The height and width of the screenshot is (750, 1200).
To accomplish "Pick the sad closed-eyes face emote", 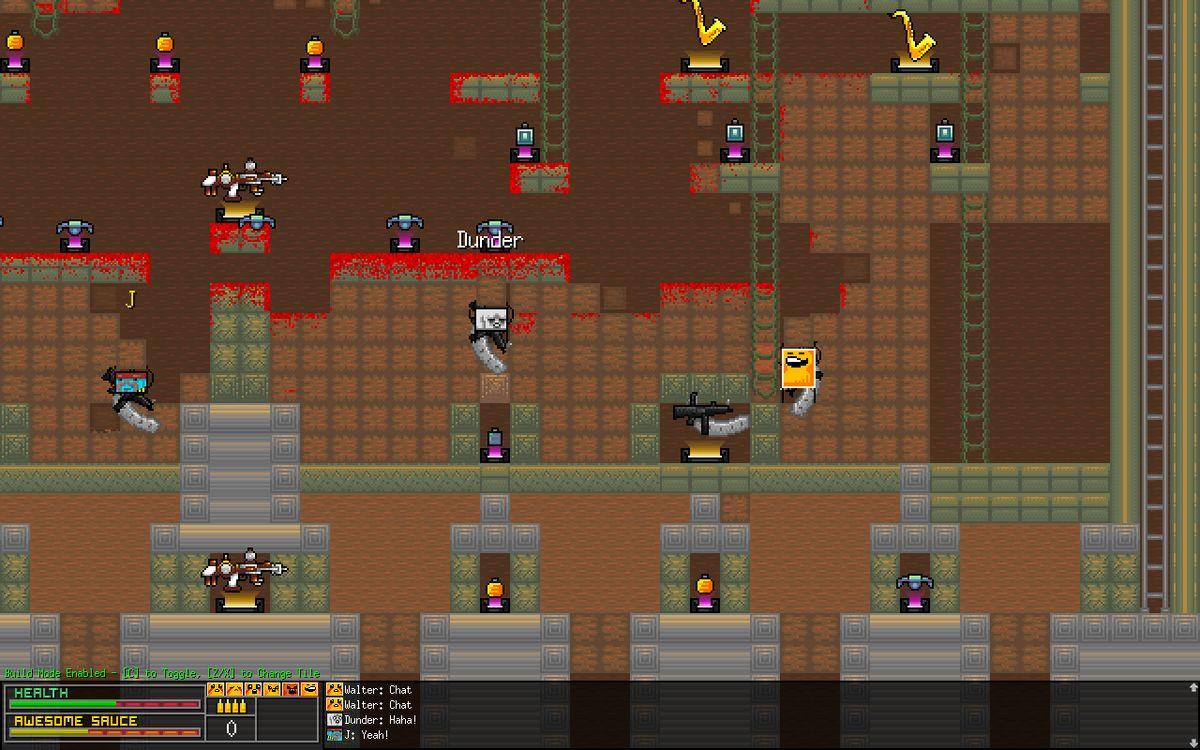I will coord(234,689).
